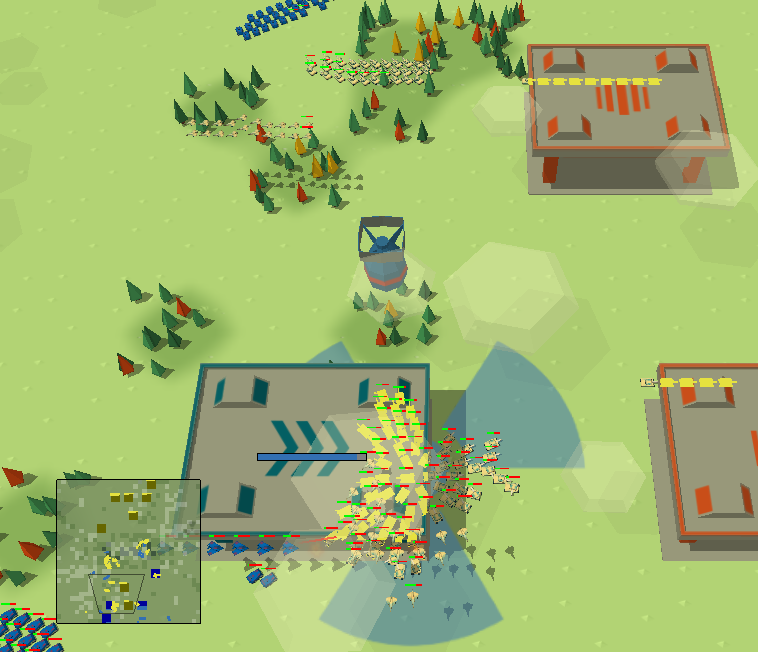
Task: Click the minimap in the corner
Action: 128,551
